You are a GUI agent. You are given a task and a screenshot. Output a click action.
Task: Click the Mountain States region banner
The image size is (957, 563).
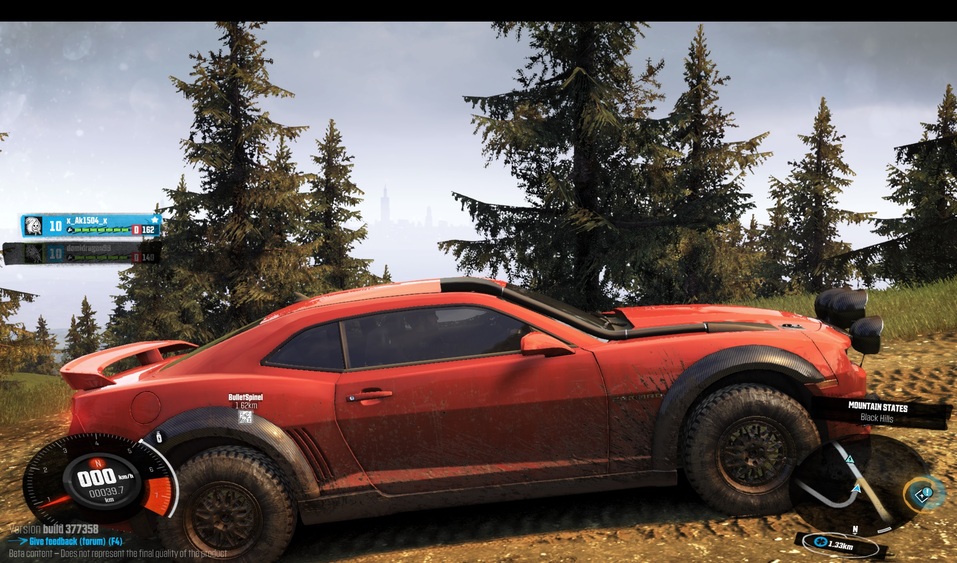click(x=882, y=411)
